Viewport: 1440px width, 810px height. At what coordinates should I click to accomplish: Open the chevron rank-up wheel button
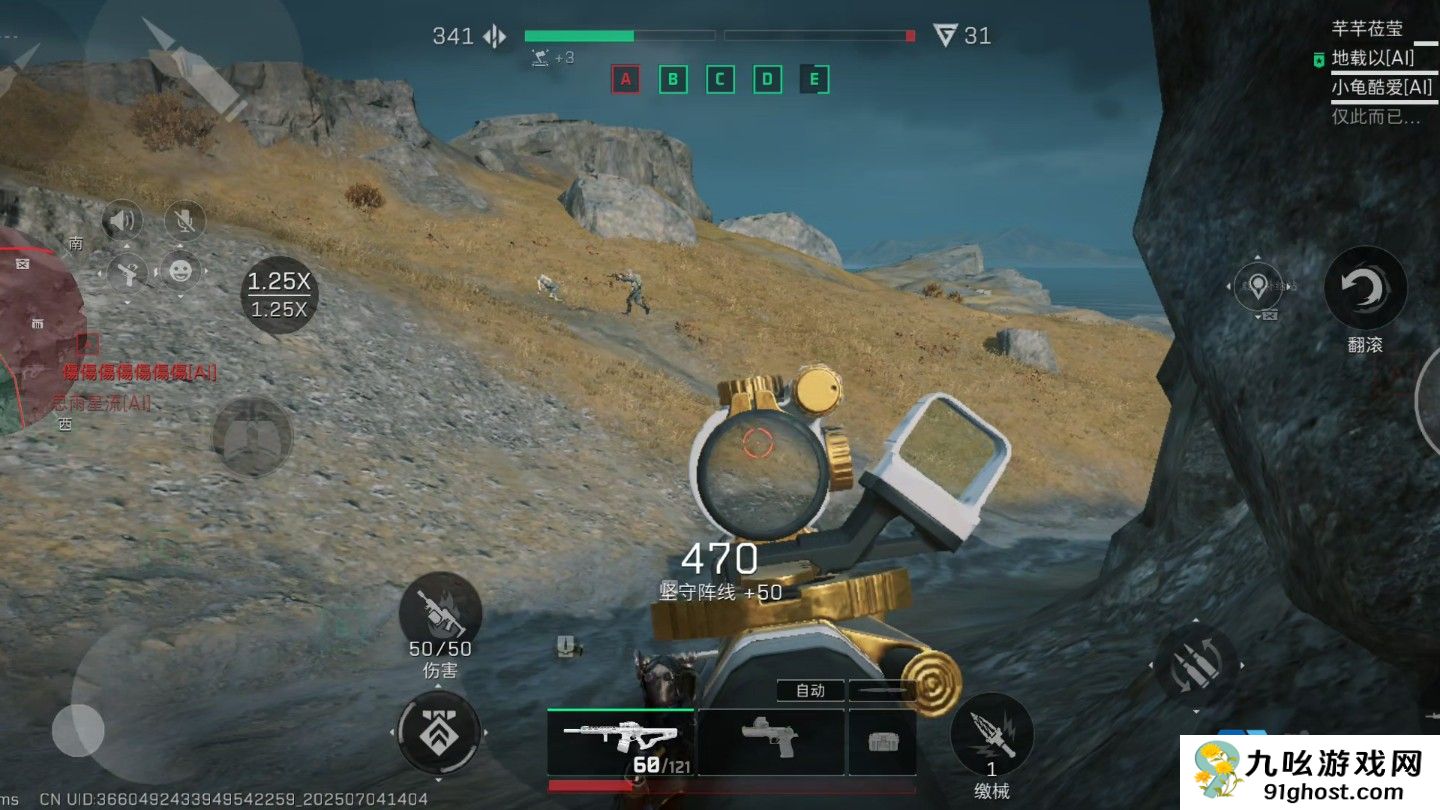(439, 733)
